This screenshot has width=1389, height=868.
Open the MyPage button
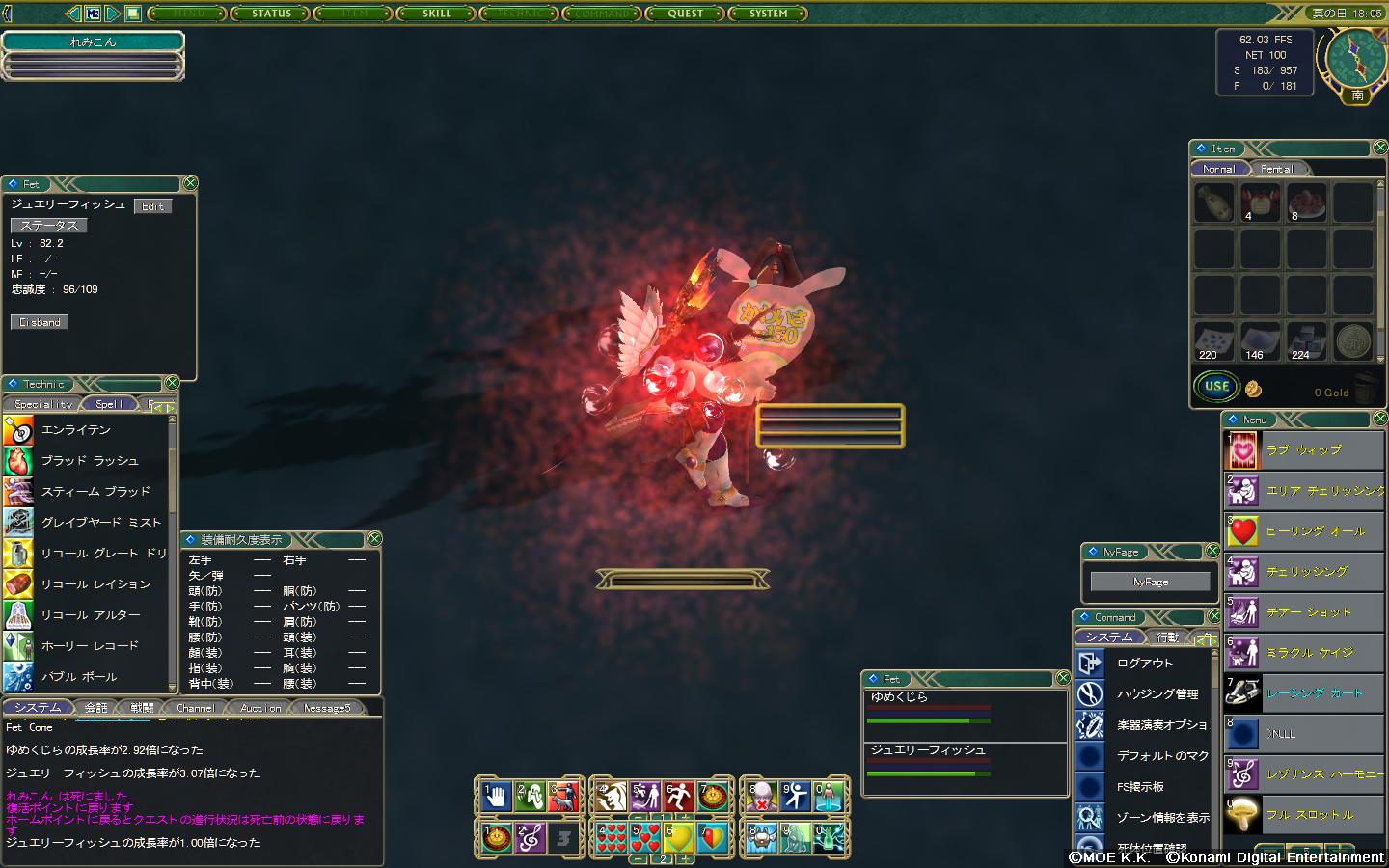tap(1150, 582)
